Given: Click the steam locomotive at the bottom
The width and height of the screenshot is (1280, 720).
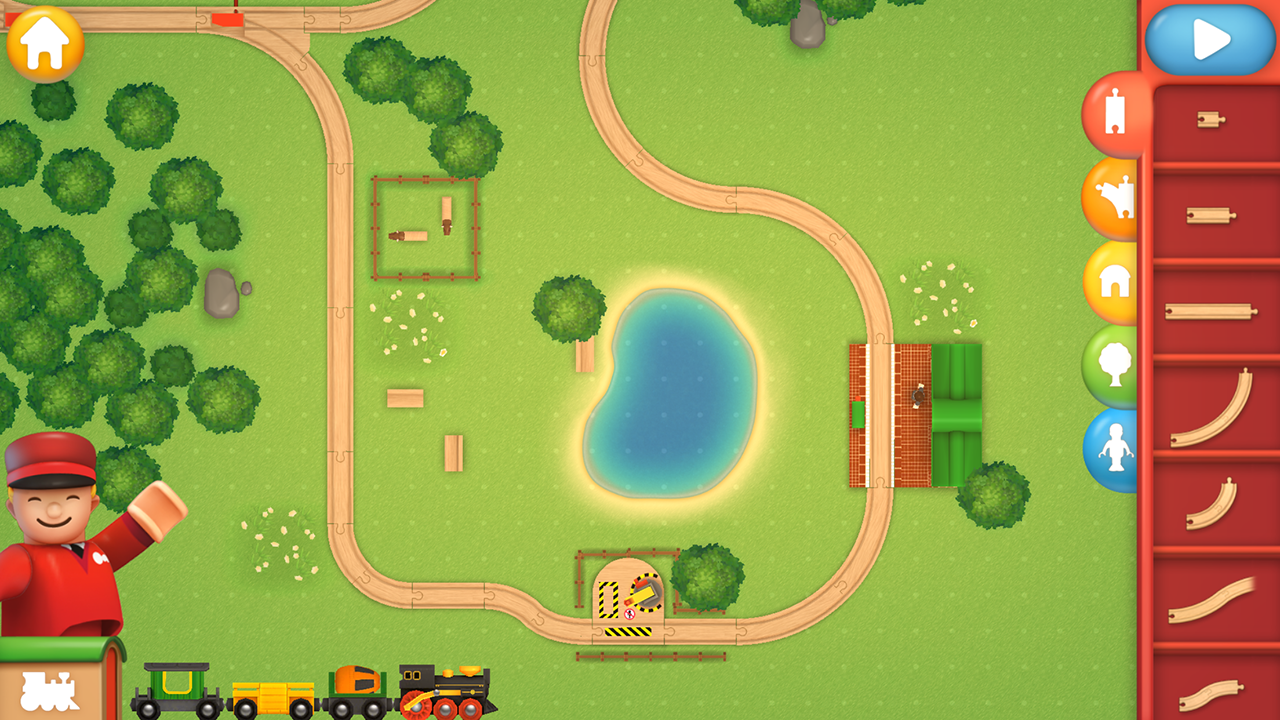Looking at the screenshot, I should (x=440, y=690).
